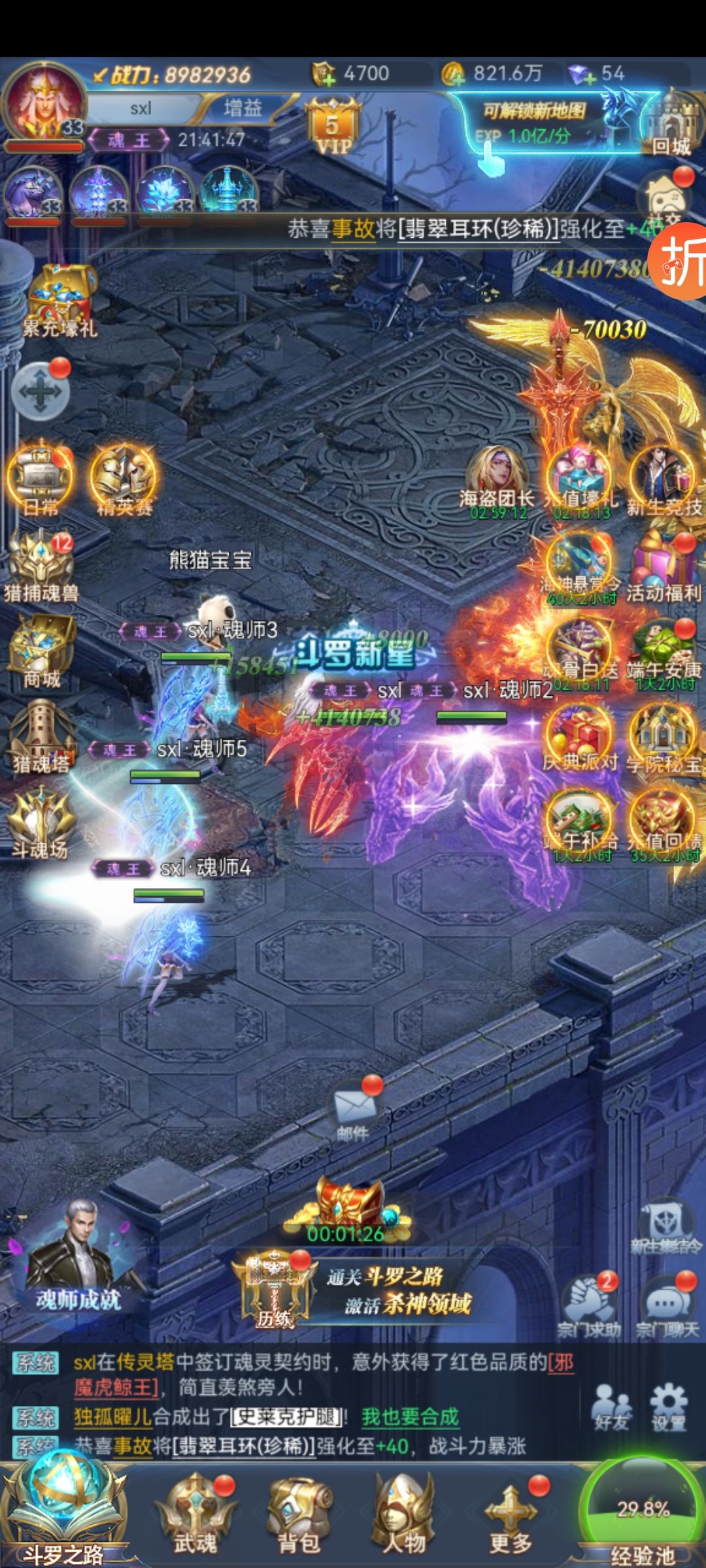This screenshot has height=1568, width=706.
Task: Open the 邮件 mail envelope
Action: coord(354,1111)
